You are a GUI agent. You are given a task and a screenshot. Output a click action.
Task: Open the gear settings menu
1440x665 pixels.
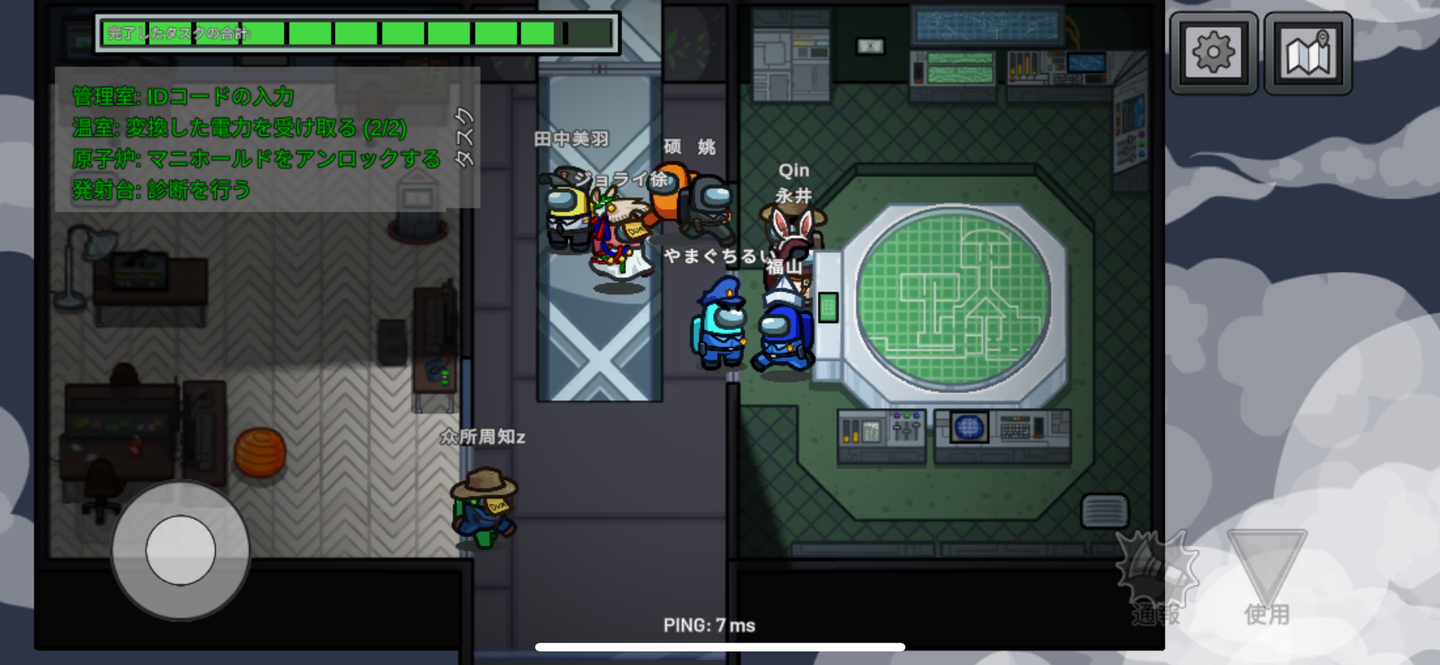1213,53
